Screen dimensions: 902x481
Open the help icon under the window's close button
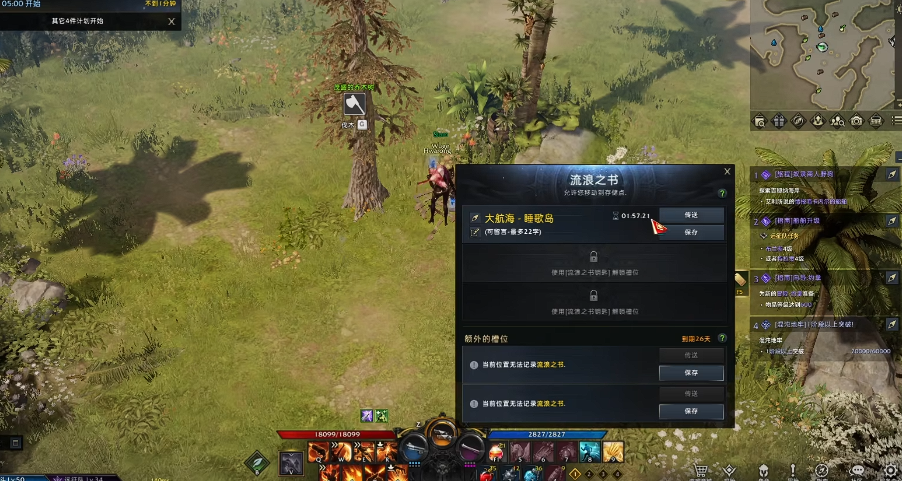pos(722,193)
